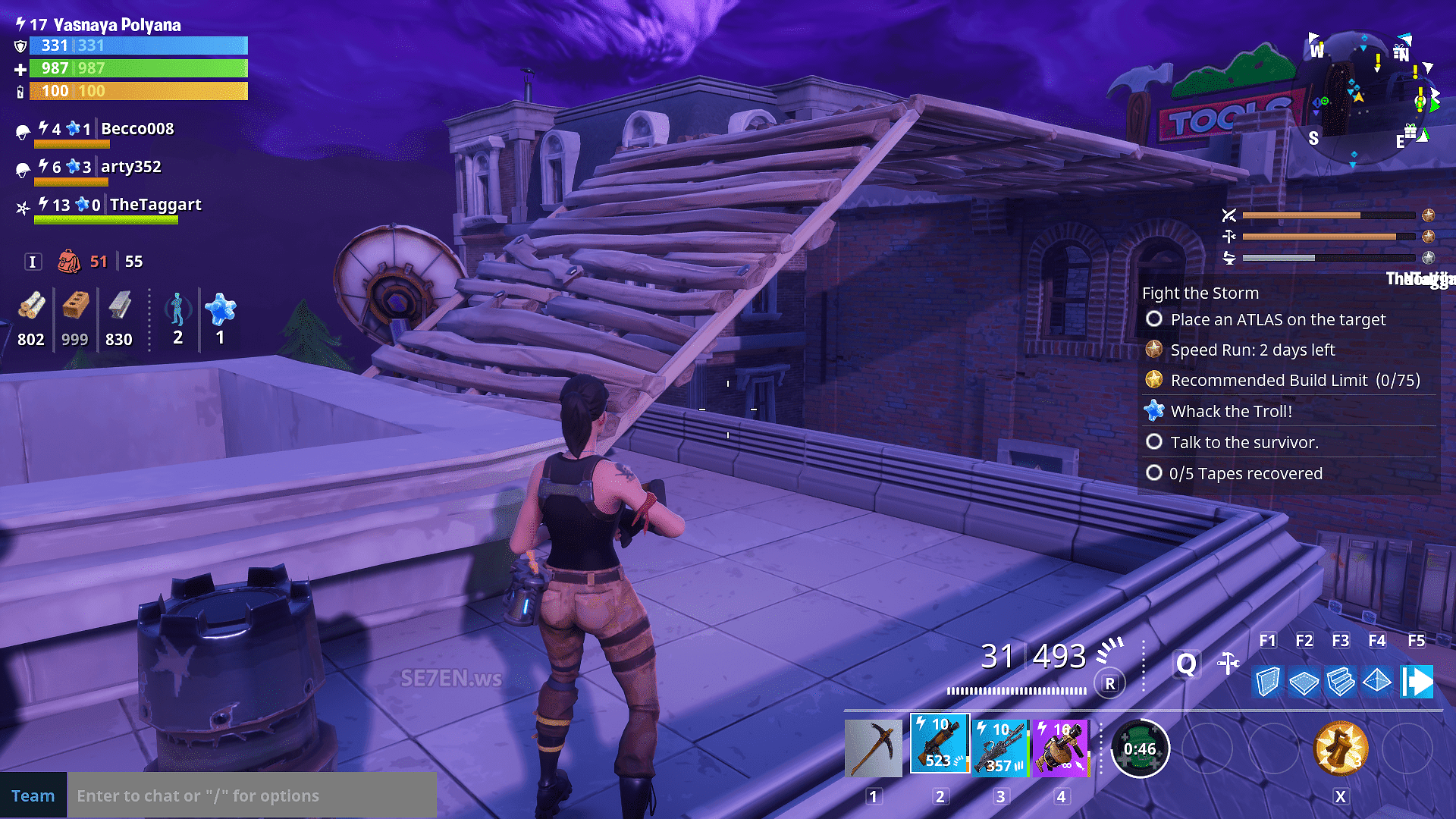
Task: Select the stairs build piece icon
Action: [x=1340, y=682]
